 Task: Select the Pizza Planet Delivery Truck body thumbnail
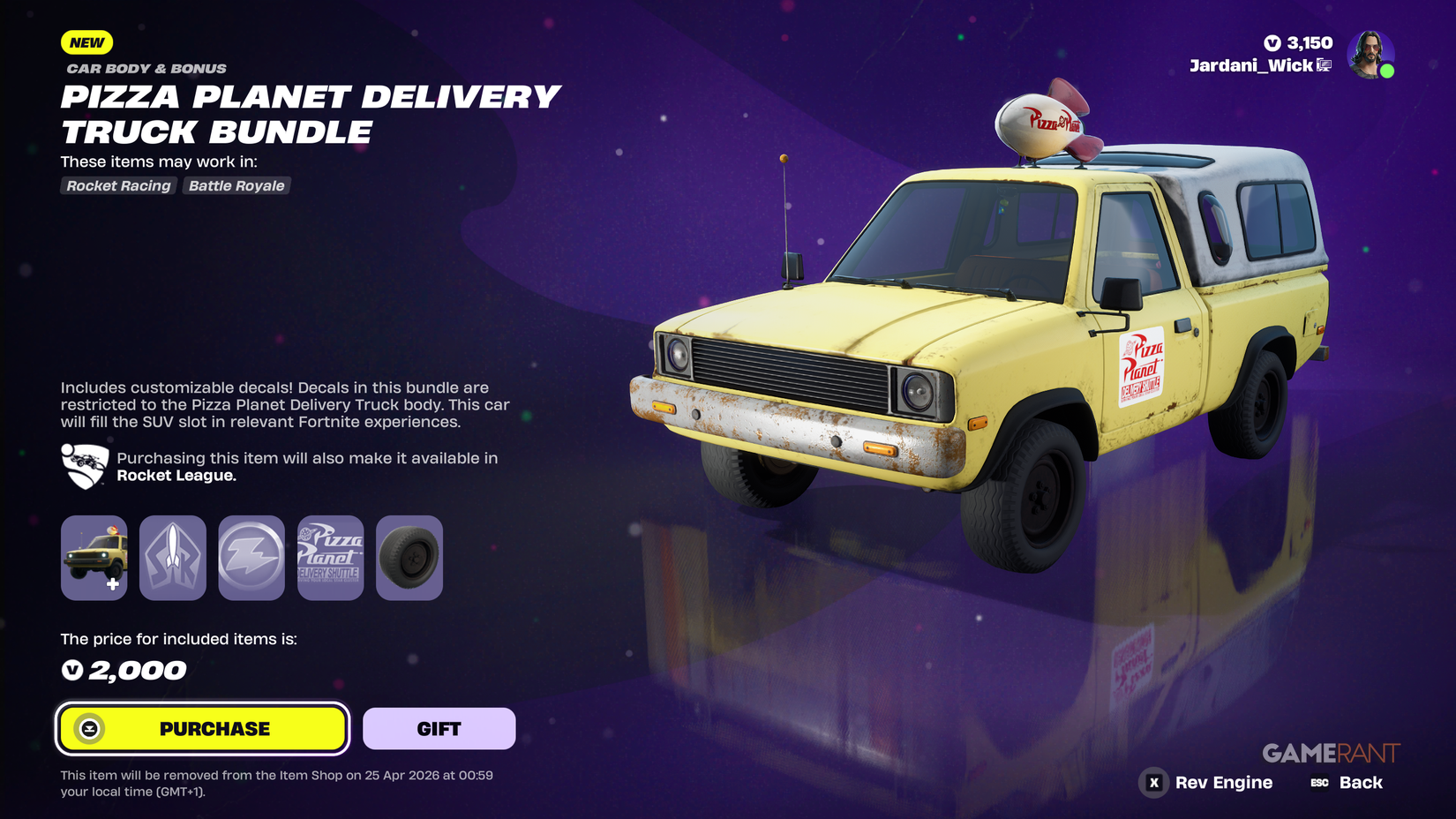pyautogui.click(x=94, y=558)
